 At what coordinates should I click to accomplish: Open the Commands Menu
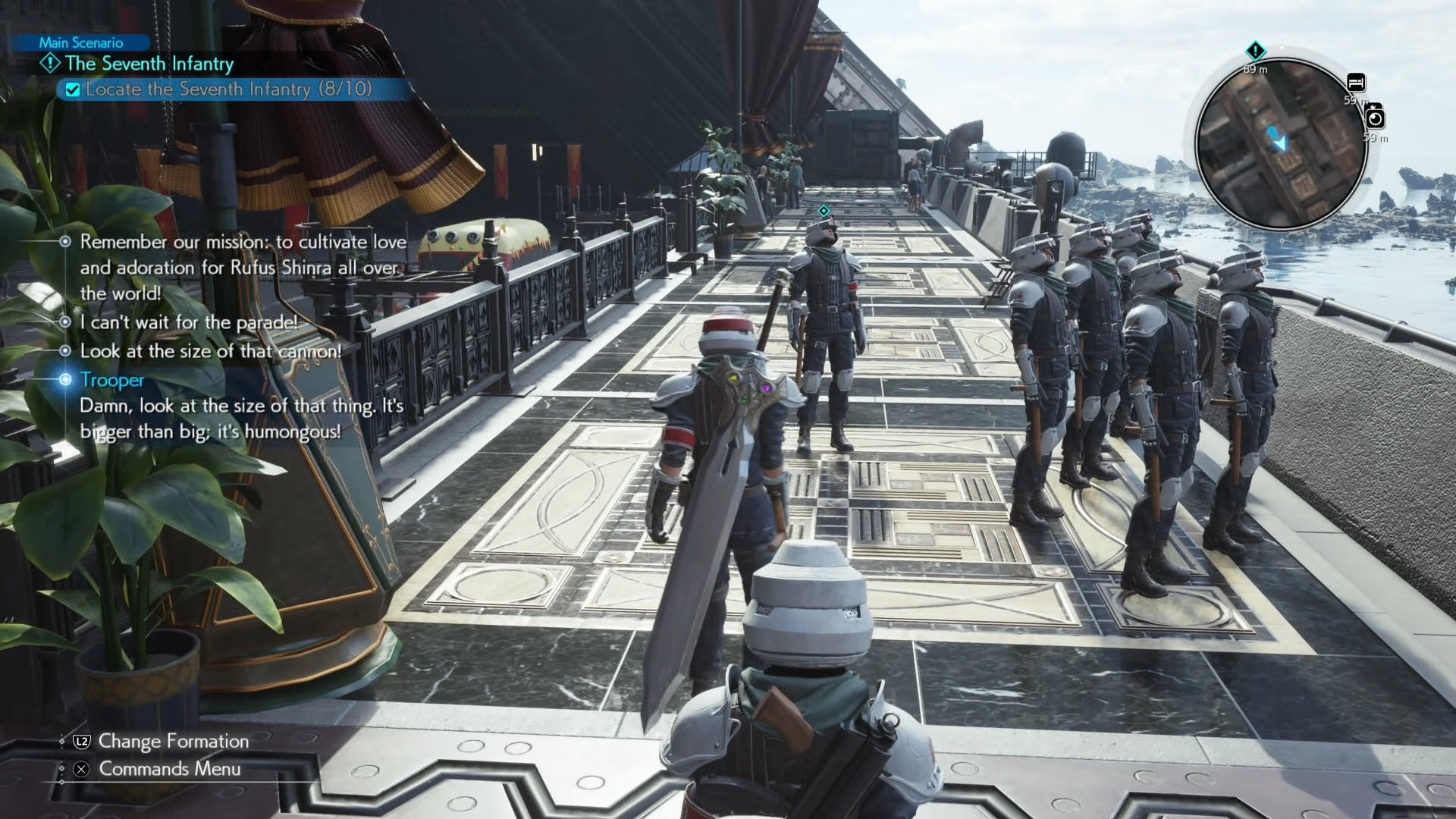(169, 769)
